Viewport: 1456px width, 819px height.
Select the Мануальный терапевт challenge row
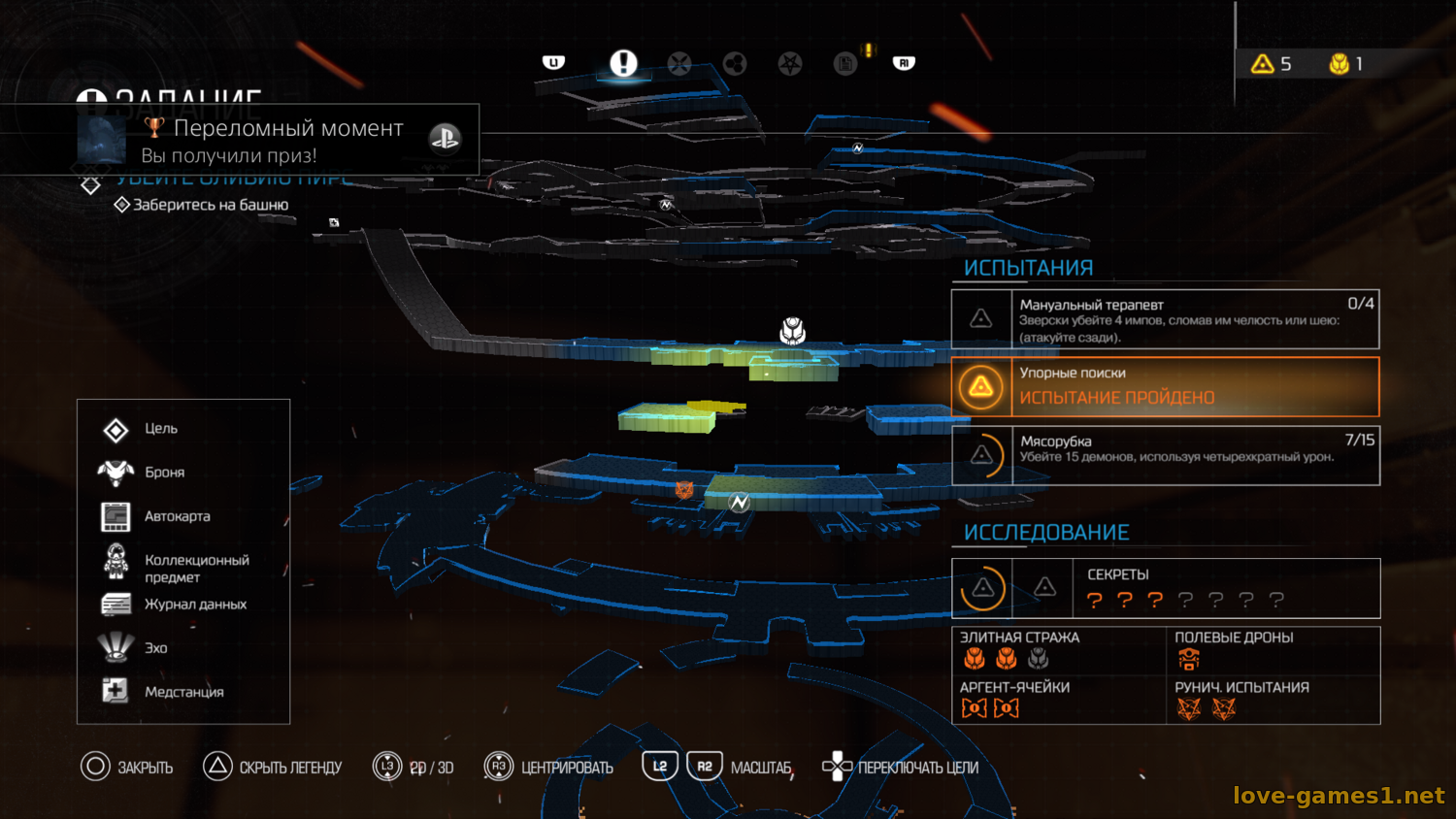click(x=1165, y=319)
